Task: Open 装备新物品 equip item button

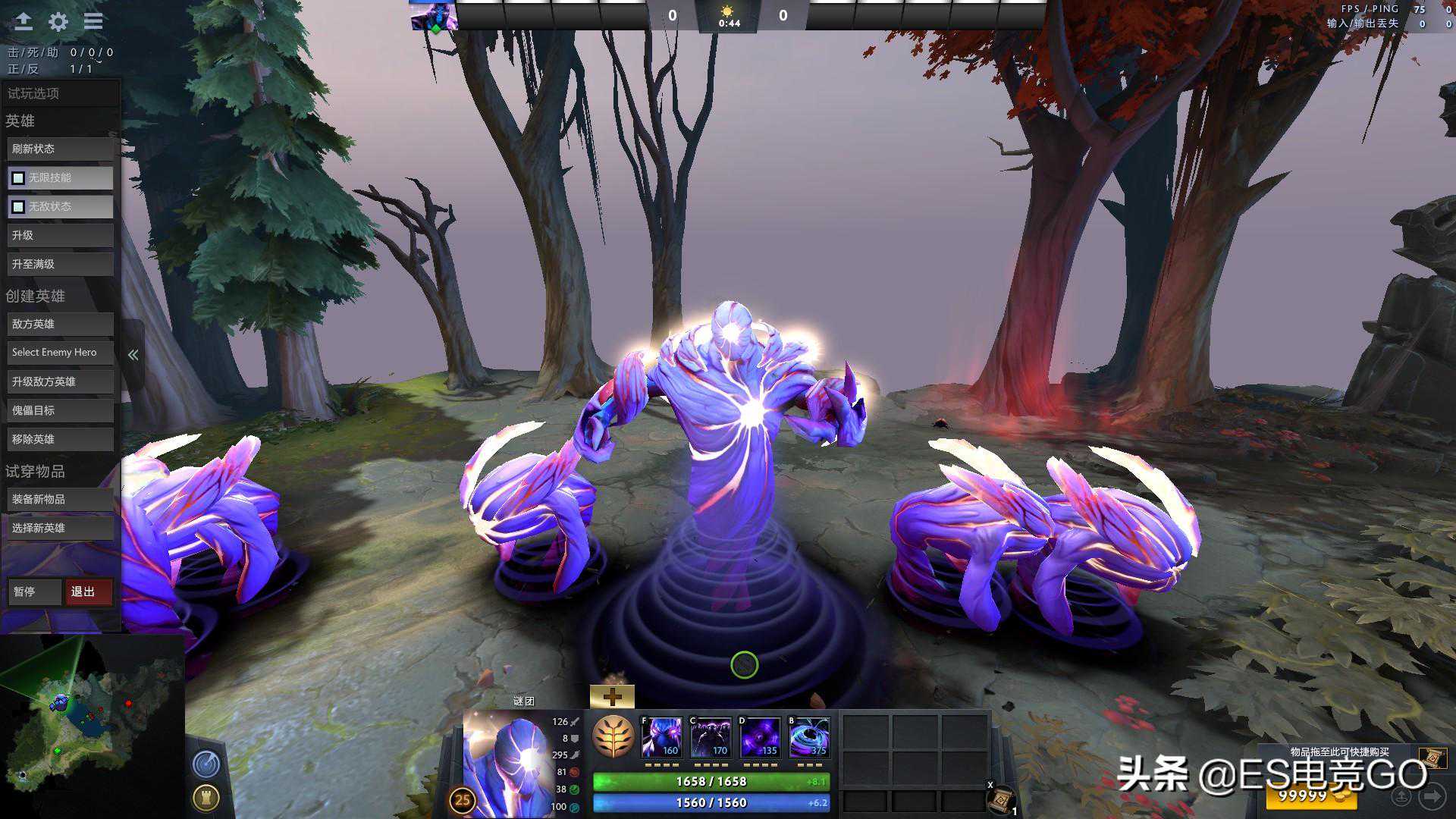Action: pos(60,499)
